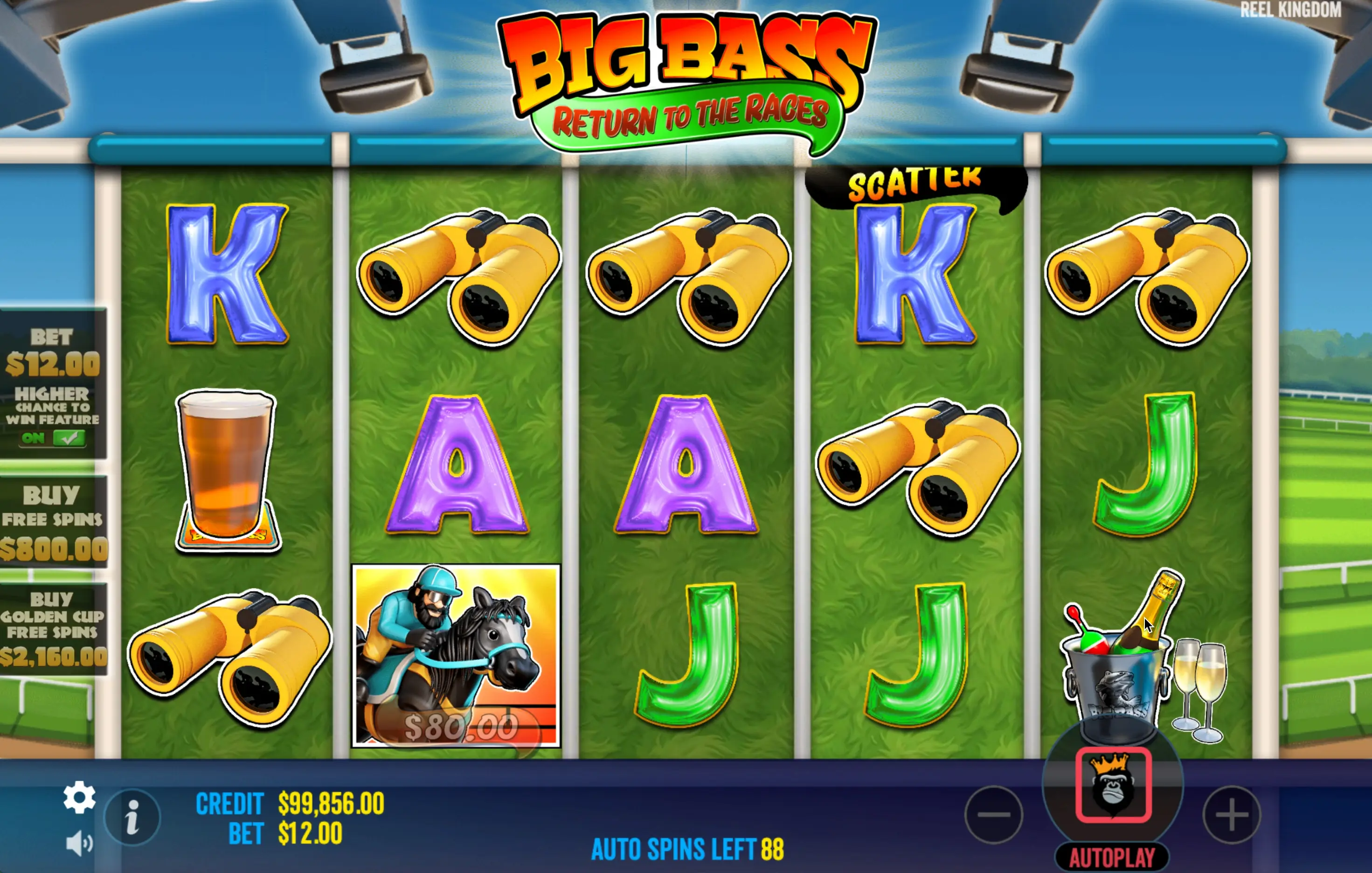Image resolution: width=1372 pixels, height=873 pixels.
Task: Show the game info paytable
Action: [x=133, y=817]
